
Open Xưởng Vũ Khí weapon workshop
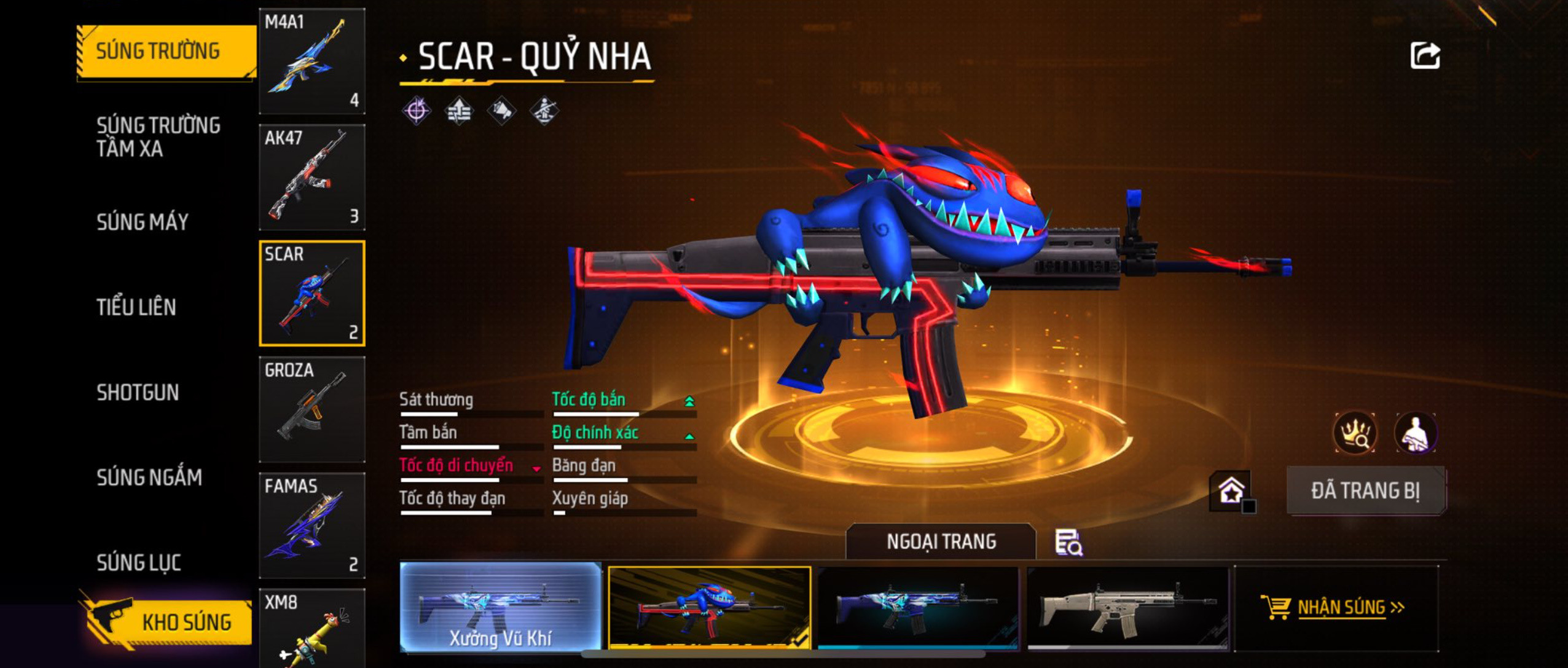501,607
